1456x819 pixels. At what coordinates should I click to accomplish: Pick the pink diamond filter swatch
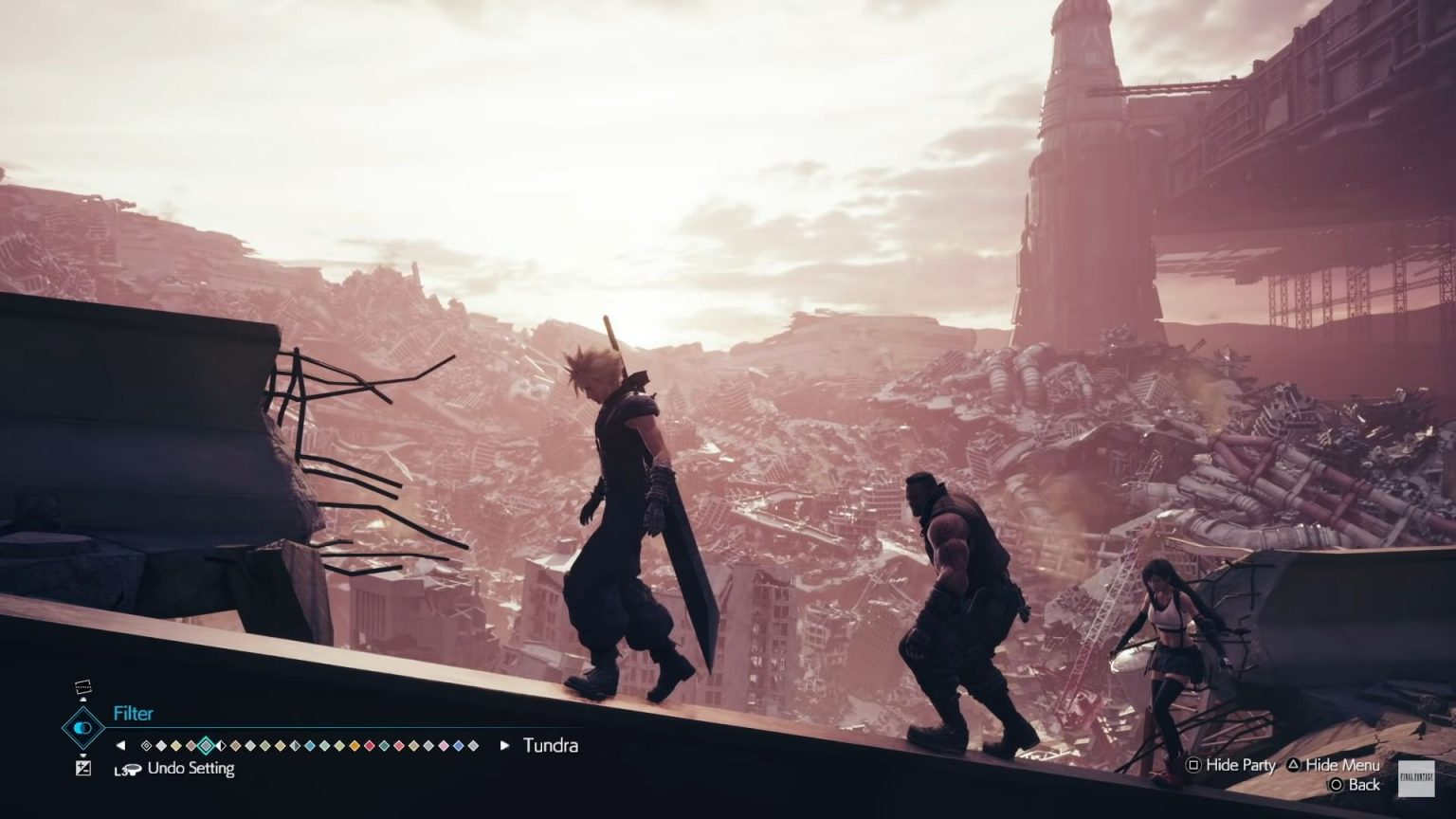tap(443, 746)
